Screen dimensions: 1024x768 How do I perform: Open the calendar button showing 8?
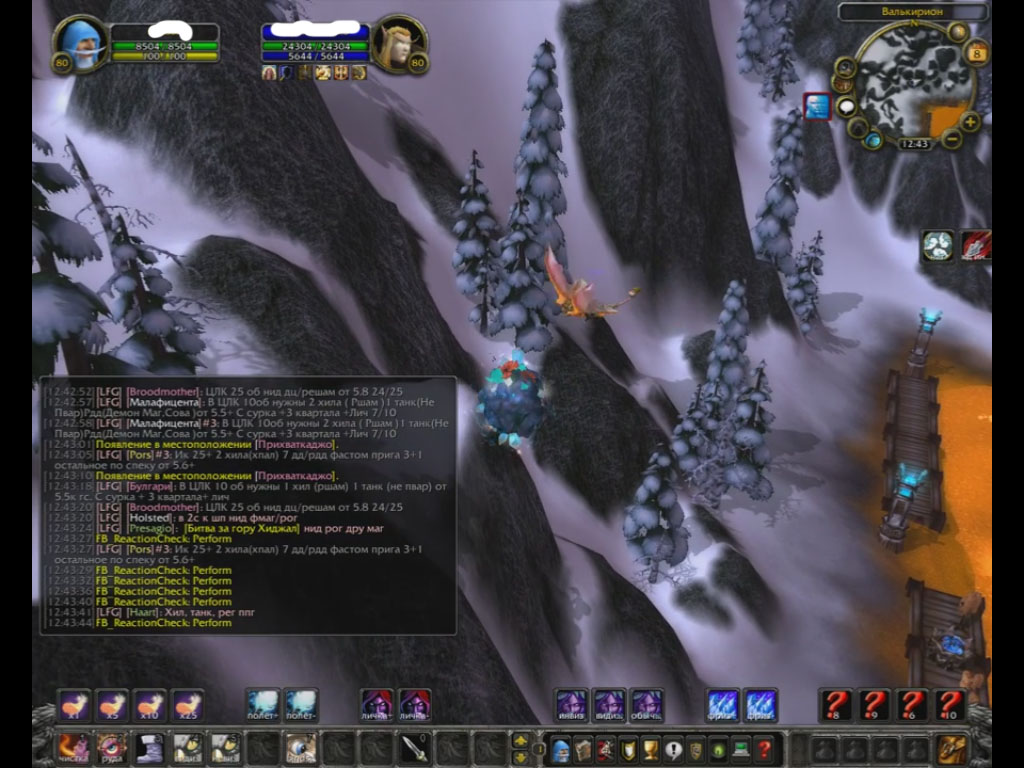(x=977, y=53)
